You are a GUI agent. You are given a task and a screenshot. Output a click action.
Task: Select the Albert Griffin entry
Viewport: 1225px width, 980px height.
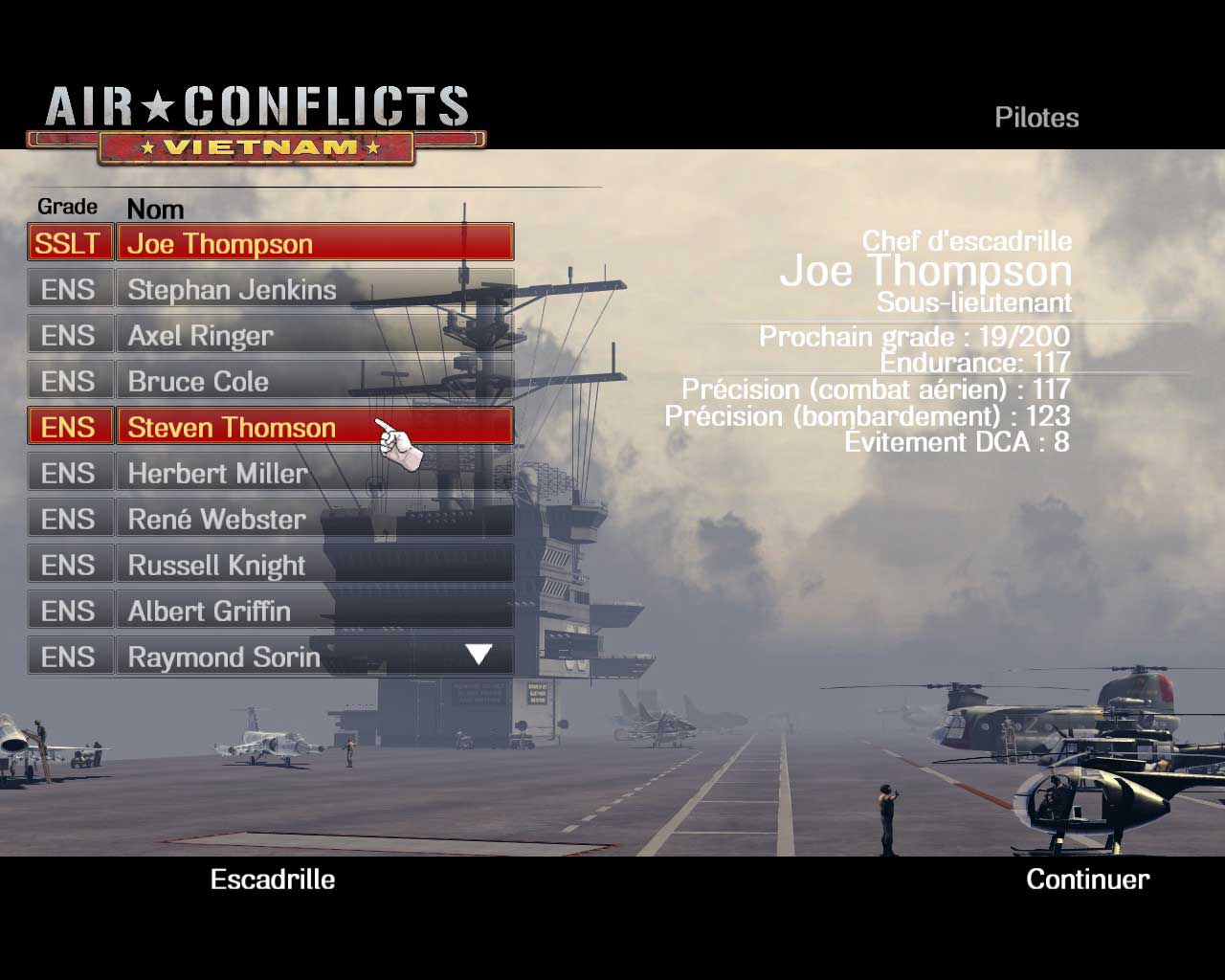tap(314, 611)
